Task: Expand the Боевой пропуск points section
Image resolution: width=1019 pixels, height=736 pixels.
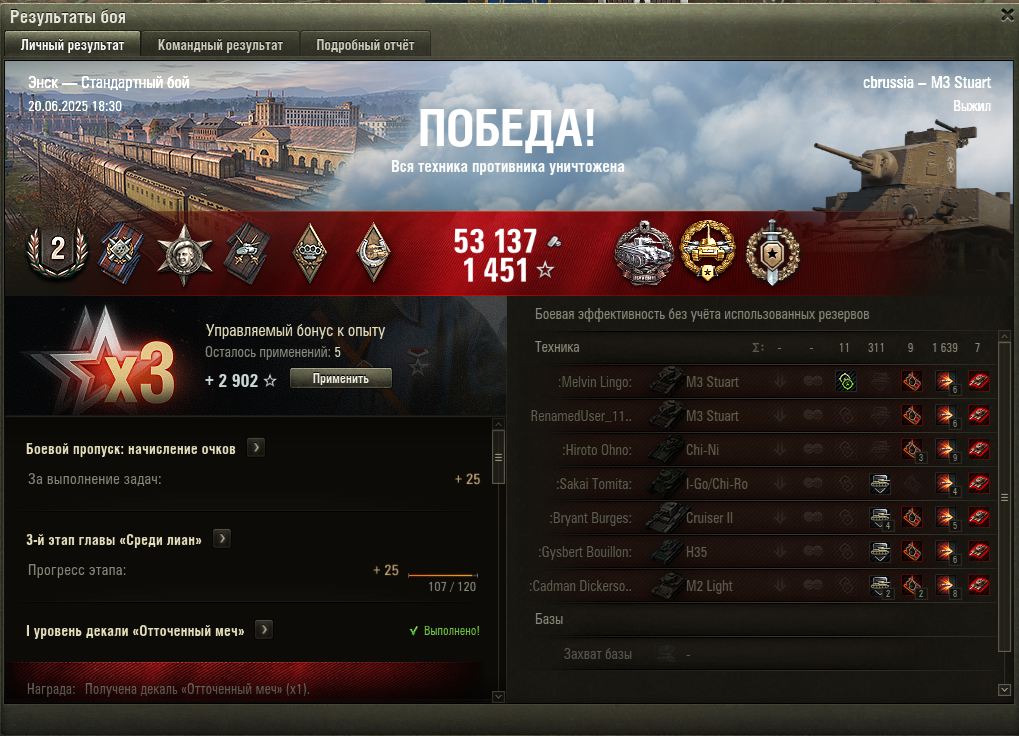Action: click(256, 448)
